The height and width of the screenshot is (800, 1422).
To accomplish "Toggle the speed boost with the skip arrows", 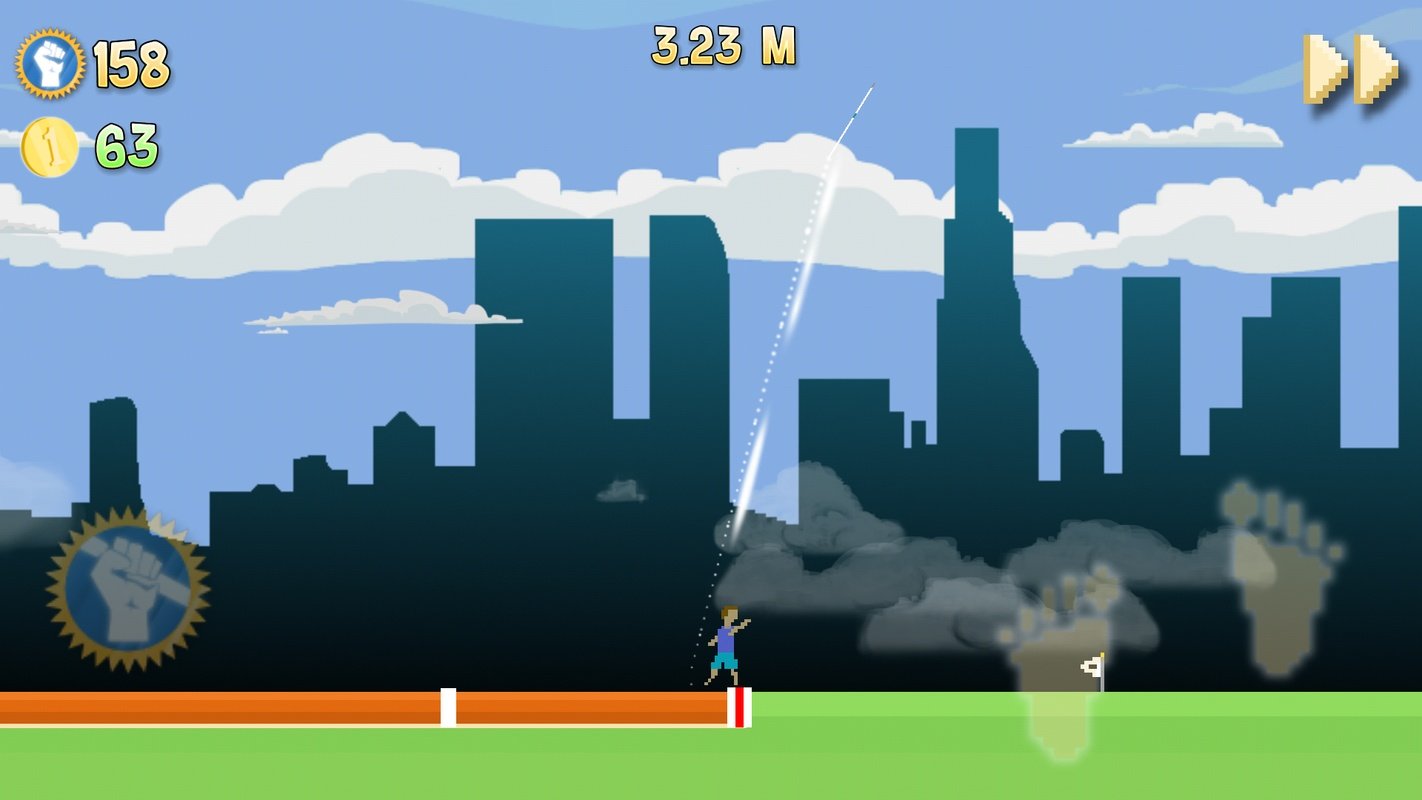I will click(1349, 70).
